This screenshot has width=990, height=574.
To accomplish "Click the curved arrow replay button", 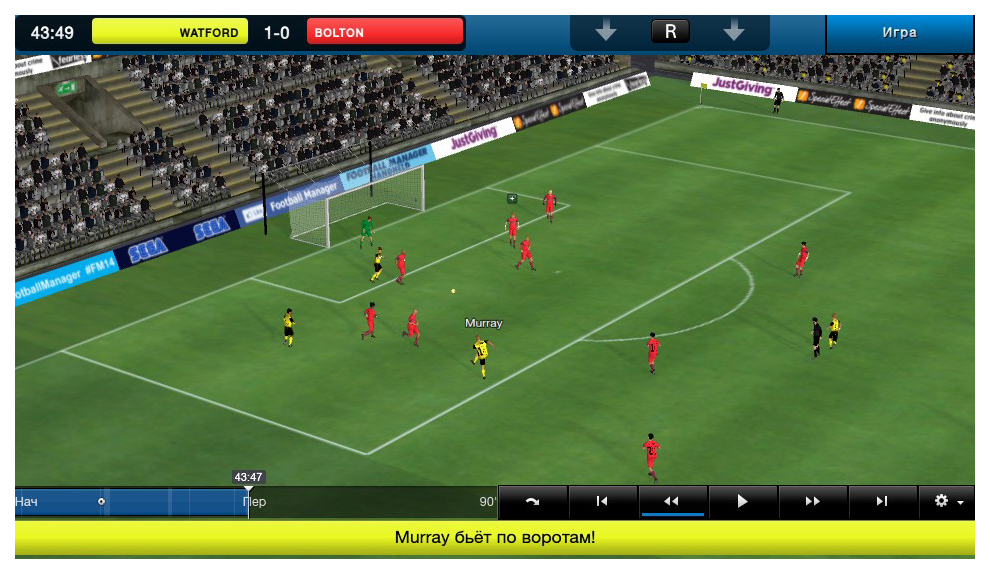I will coord(532,501).
